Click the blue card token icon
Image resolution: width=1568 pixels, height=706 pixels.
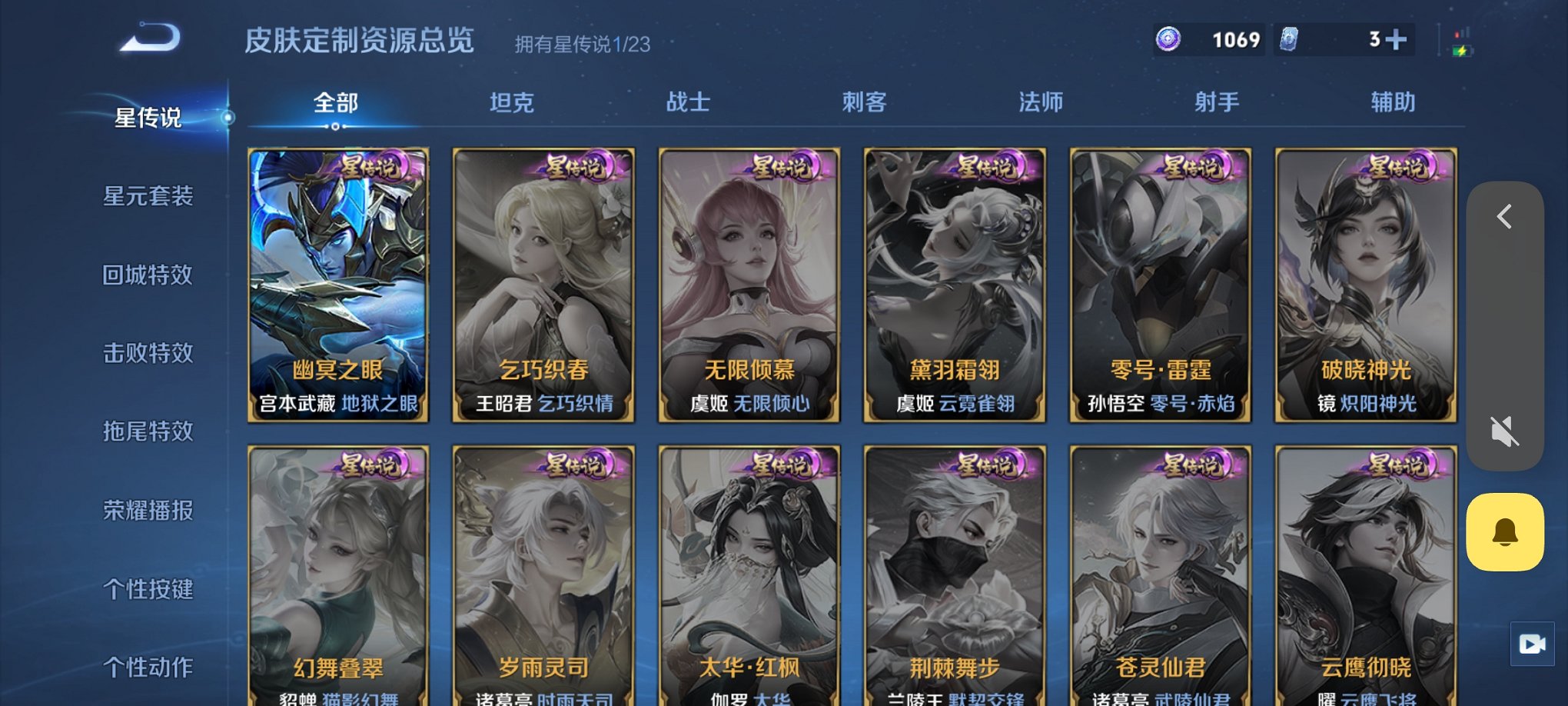1287,39
